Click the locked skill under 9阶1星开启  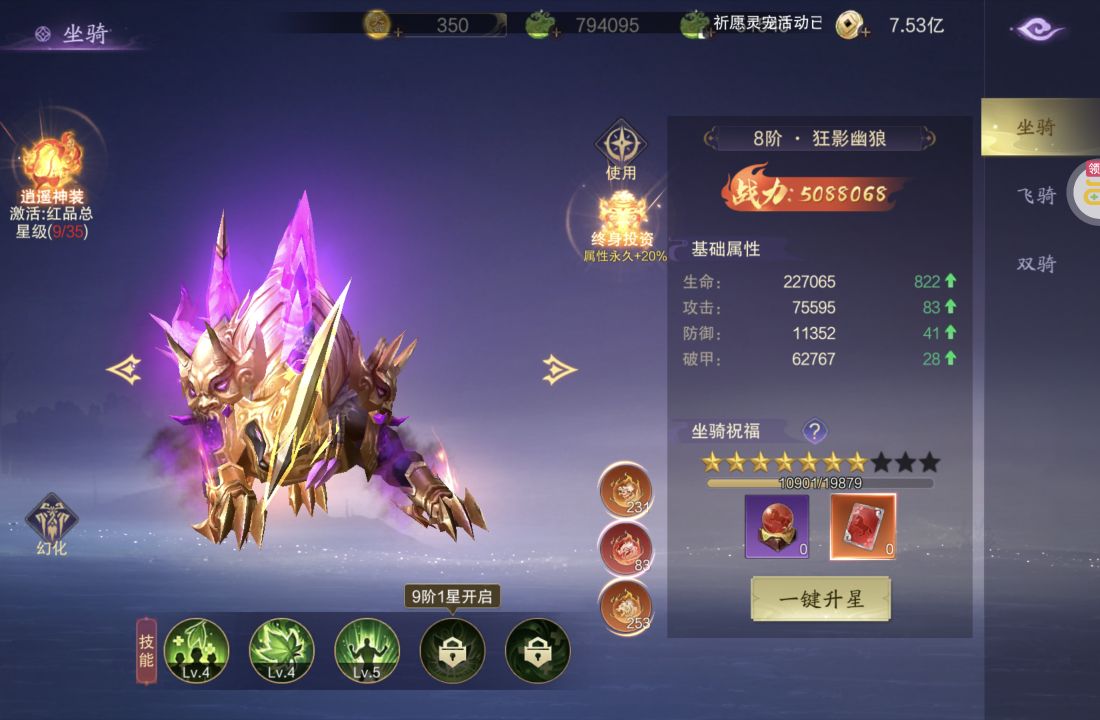coord(452,650)
